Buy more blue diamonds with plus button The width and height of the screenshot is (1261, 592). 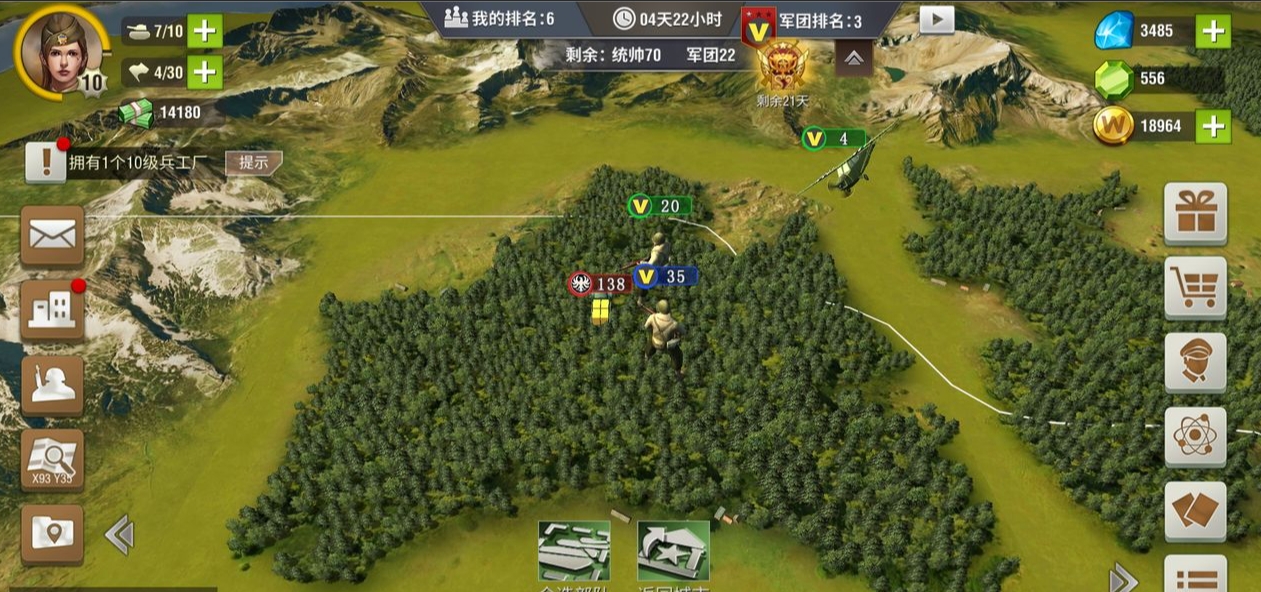[x=1213, y=31]
